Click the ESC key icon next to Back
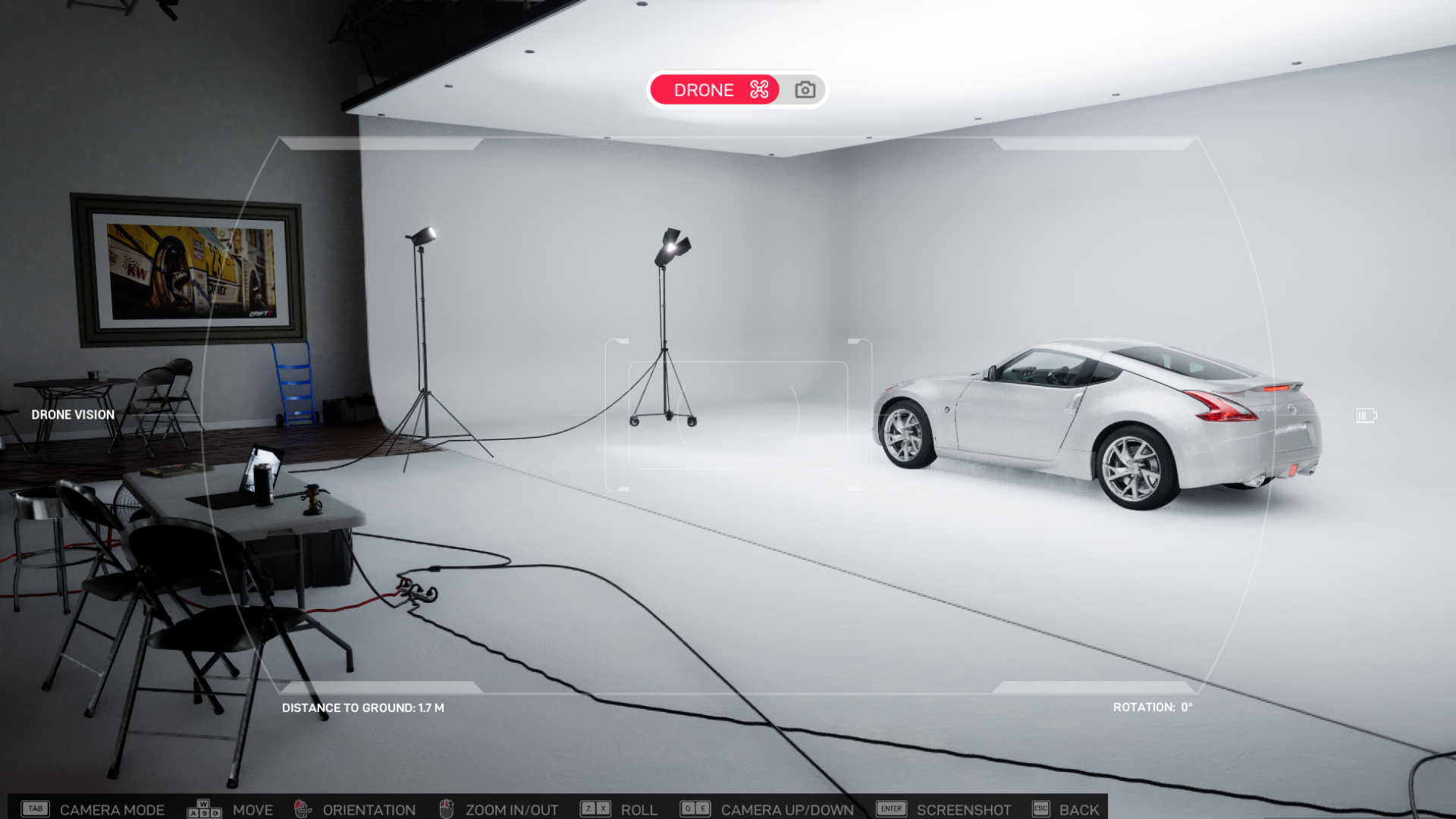This screenshot has width=1456, height=819. [x=1040, y=808]
